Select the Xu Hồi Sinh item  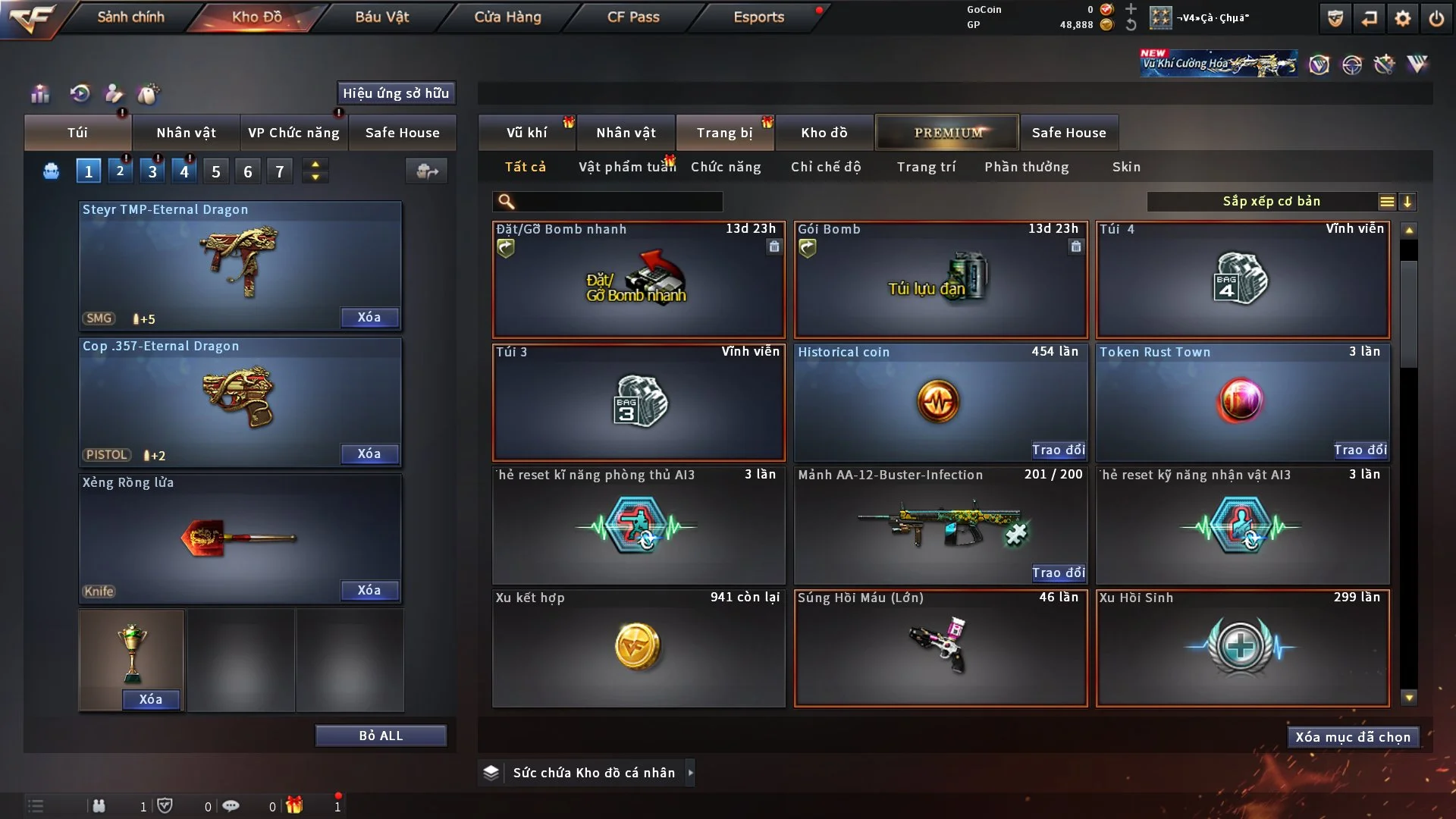(x=1242, y=648)
